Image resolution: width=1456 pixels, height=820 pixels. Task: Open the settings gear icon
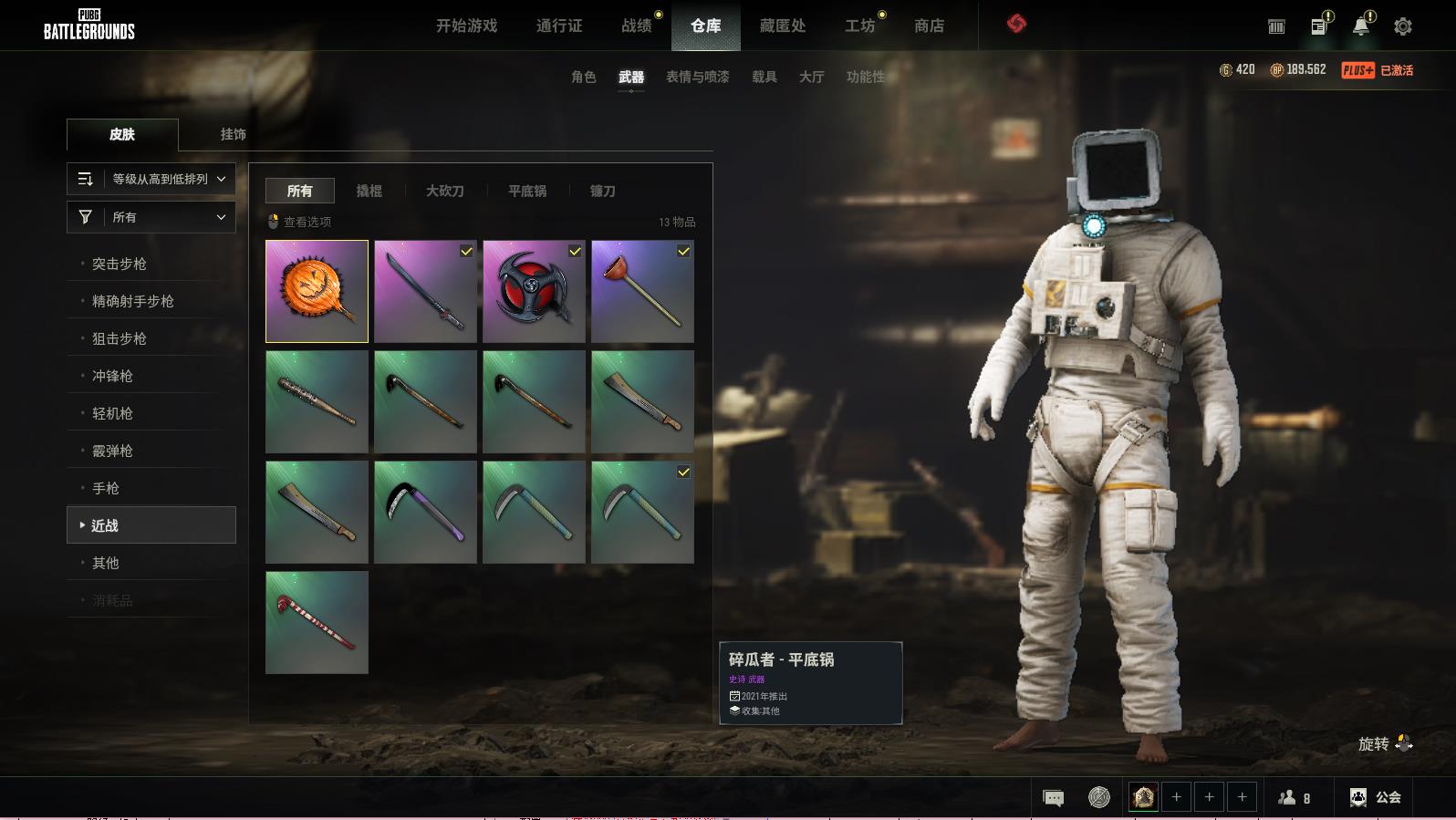(x=1403, y=26)
